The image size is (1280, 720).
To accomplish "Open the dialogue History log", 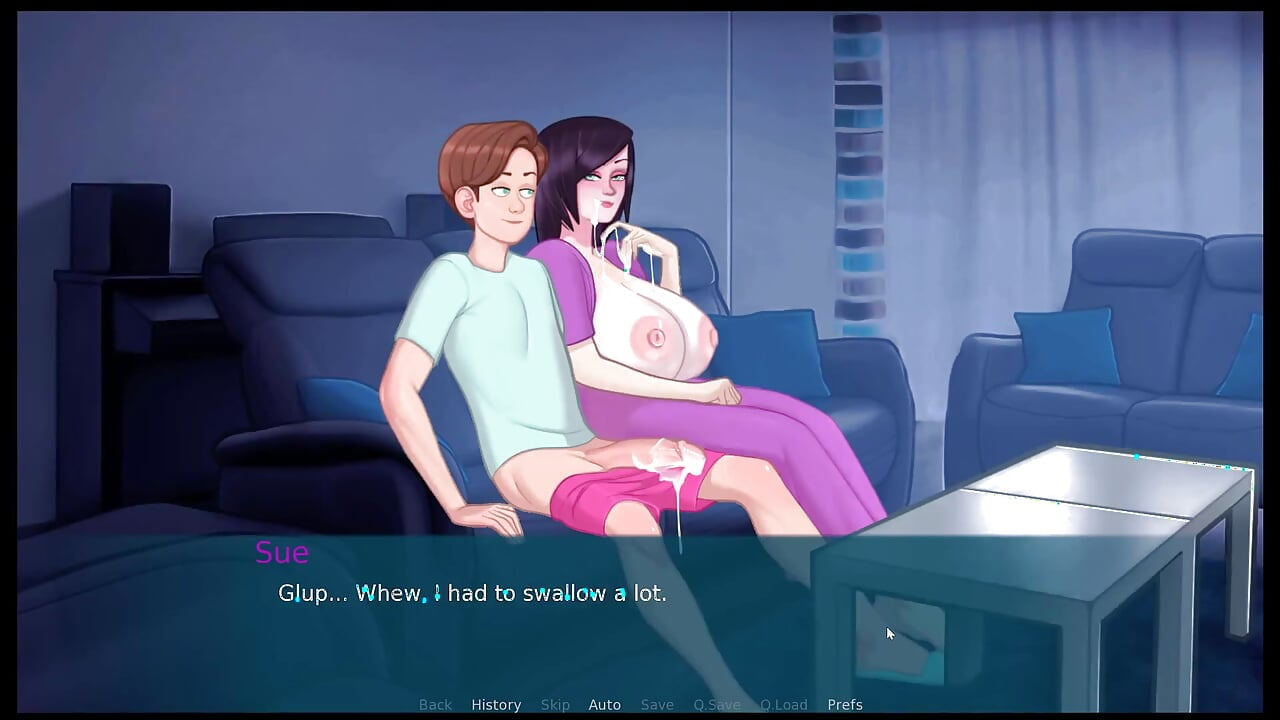I will [496, 705].
